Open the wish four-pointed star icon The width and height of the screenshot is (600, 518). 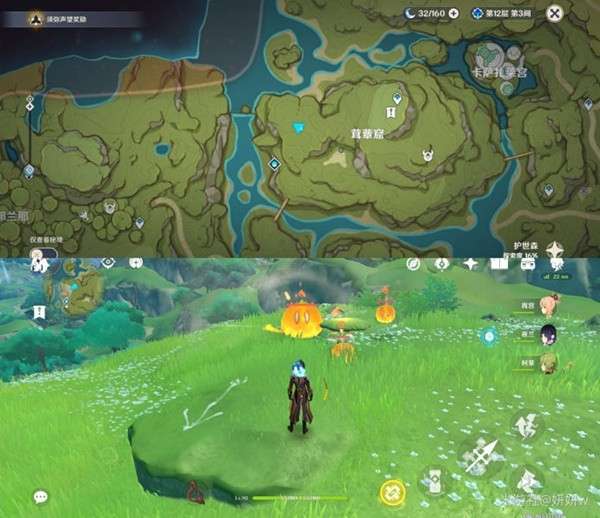pyautogui.click(x=471, y=263)
